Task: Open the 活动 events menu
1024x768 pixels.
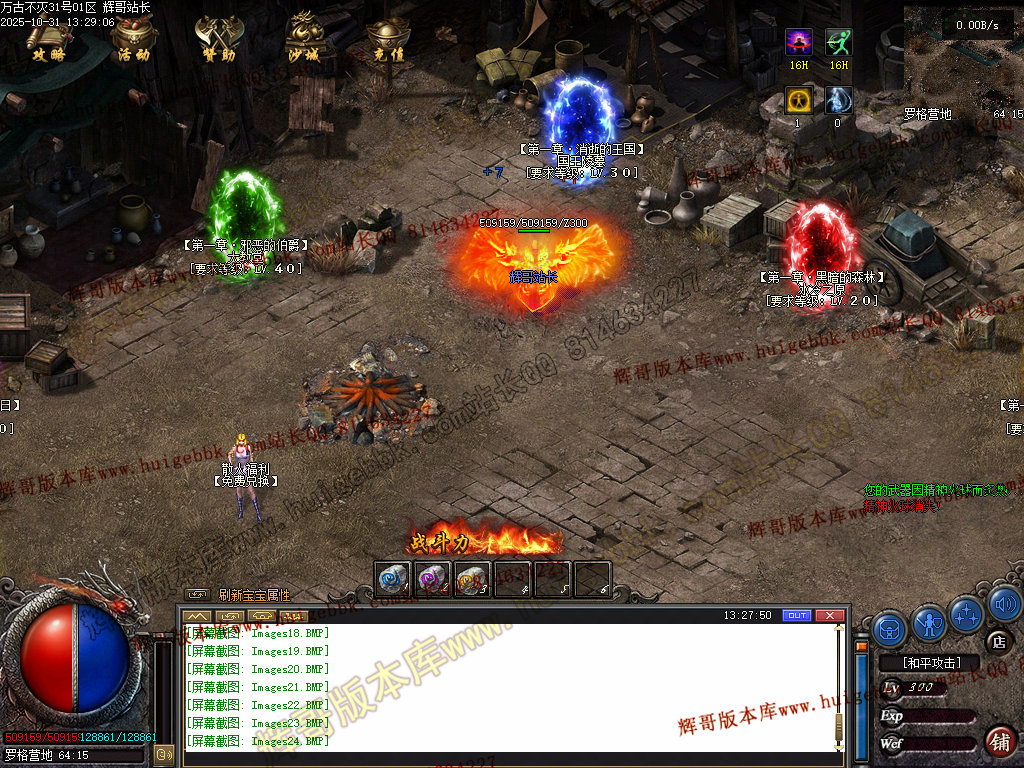Action: pyautogui.click(x=133, y=40)
